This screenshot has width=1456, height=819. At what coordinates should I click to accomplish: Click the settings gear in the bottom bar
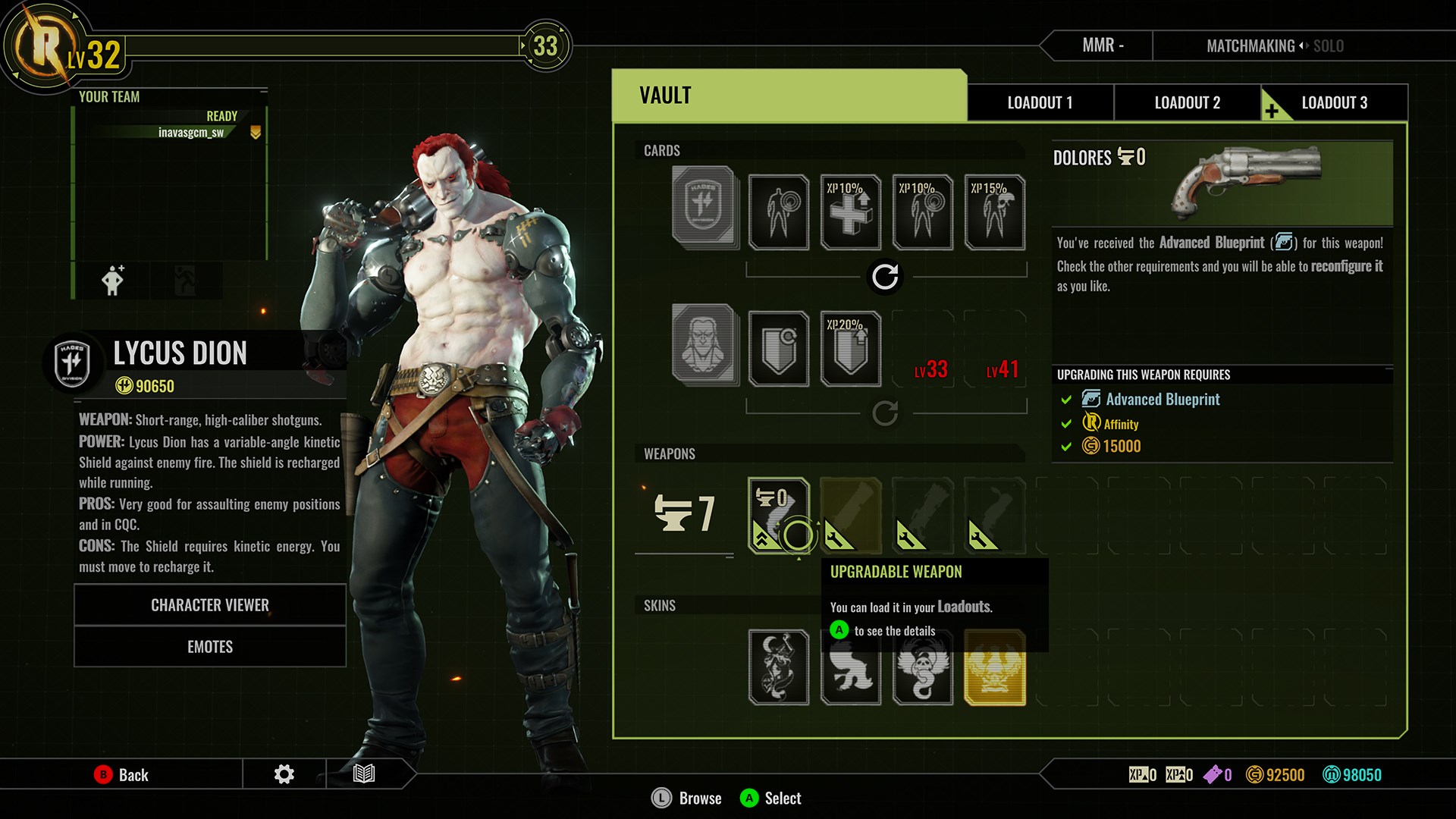[x=284, y=774]
